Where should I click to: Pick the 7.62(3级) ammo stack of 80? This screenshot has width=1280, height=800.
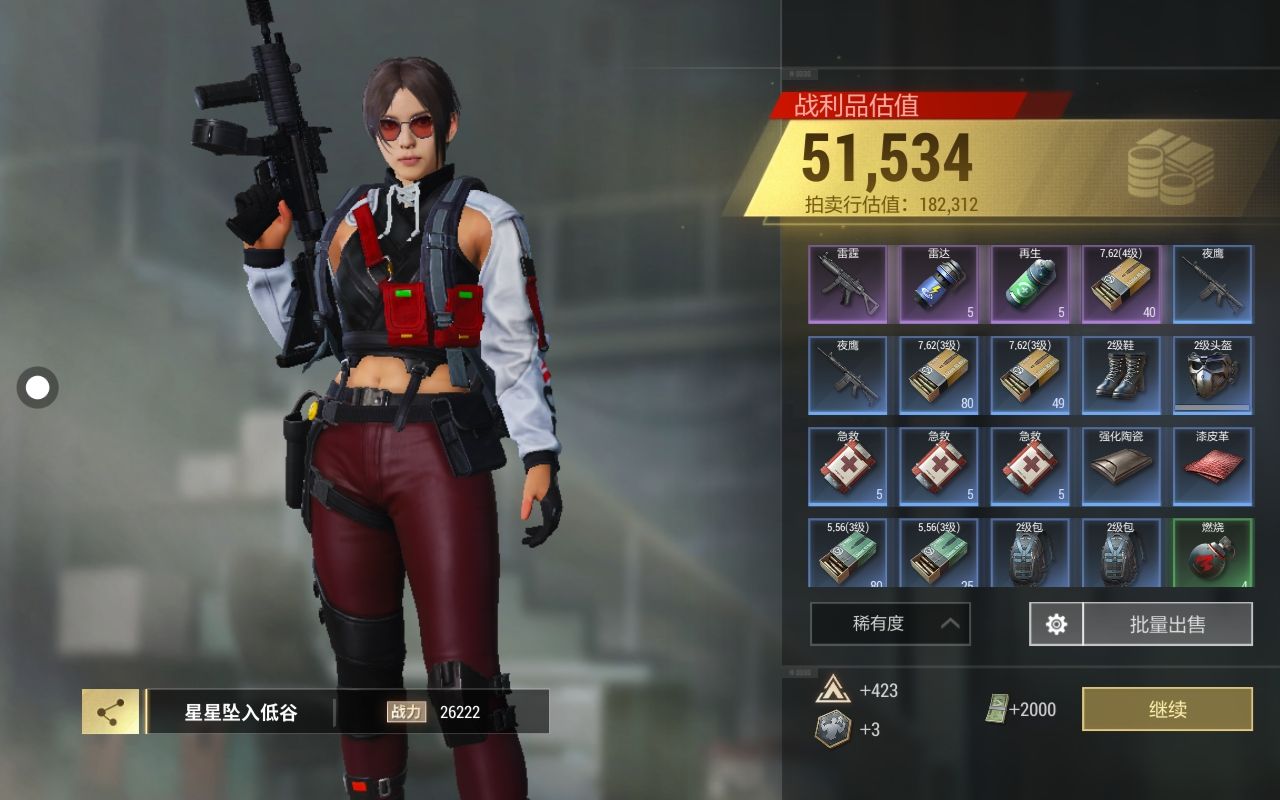(938, 375)
